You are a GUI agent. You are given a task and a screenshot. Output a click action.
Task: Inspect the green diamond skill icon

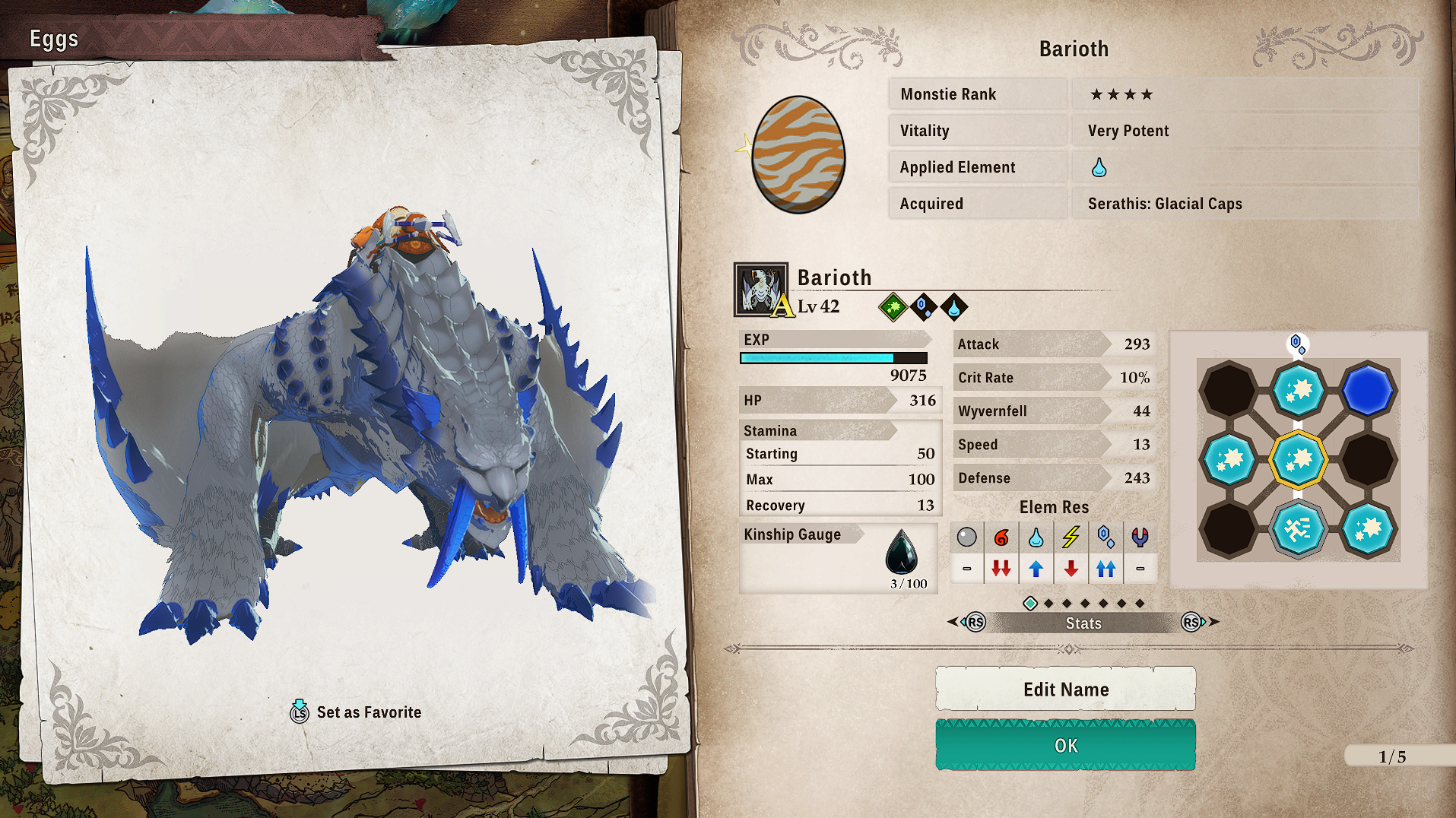[x=893, y=307]
